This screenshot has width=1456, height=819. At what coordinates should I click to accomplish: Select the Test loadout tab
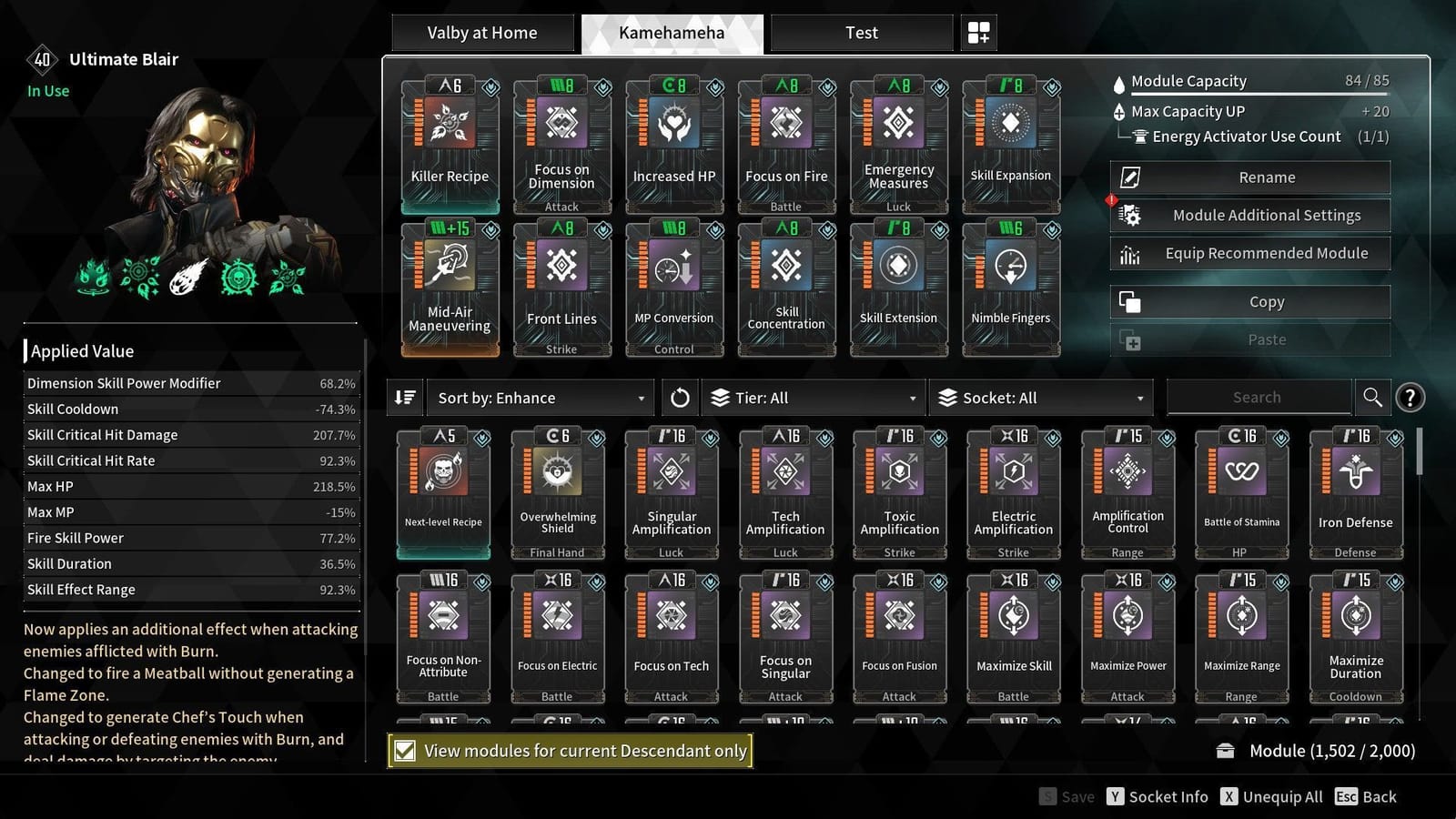pos(860,32)
